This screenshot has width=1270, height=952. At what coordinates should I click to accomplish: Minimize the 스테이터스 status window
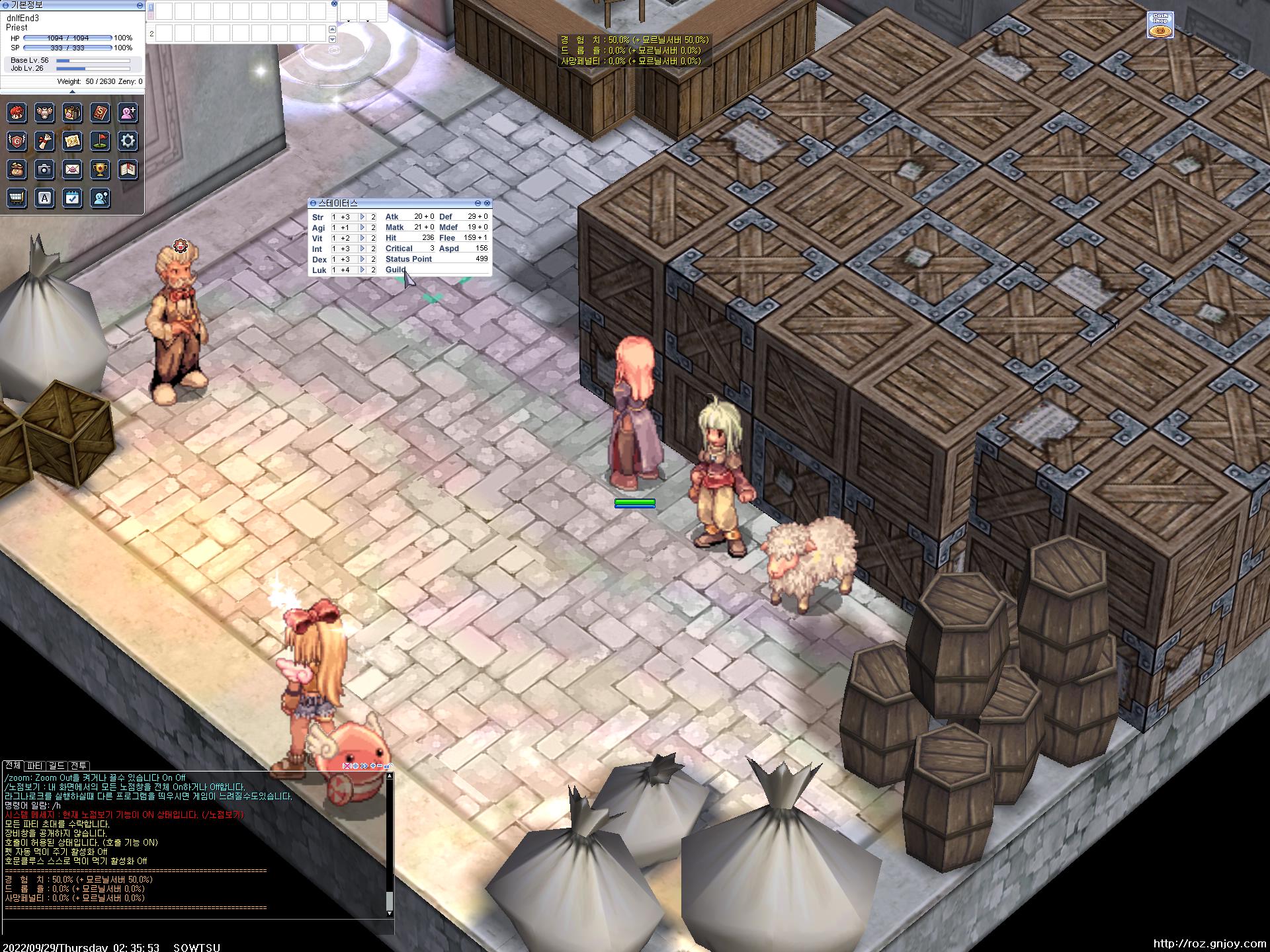(478, 203)
